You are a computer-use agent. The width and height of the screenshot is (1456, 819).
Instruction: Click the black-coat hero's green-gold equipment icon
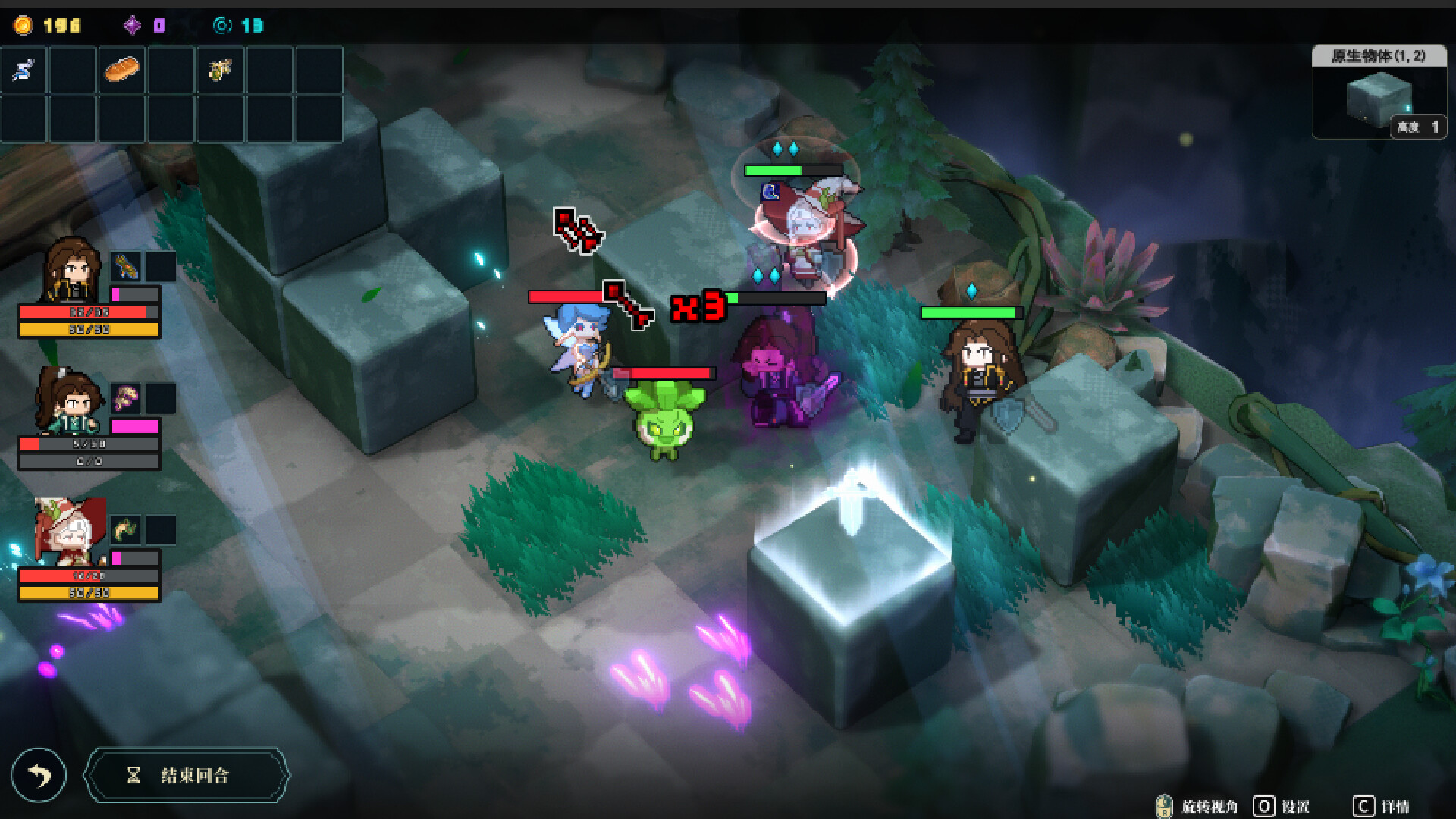pos(126,266)
